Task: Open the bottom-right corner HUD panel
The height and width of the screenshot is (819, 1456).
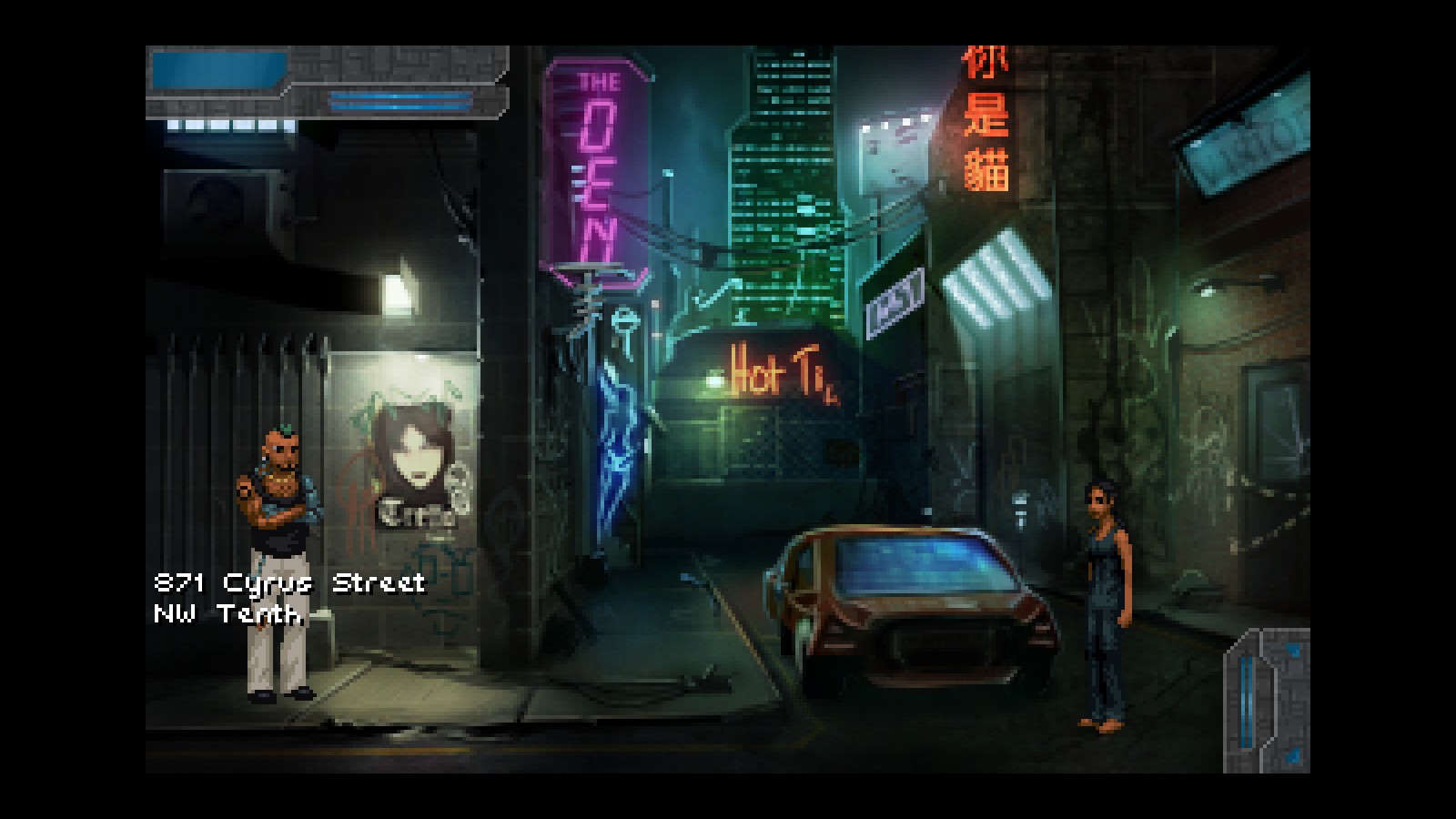Action: [x=1267, y=699]
